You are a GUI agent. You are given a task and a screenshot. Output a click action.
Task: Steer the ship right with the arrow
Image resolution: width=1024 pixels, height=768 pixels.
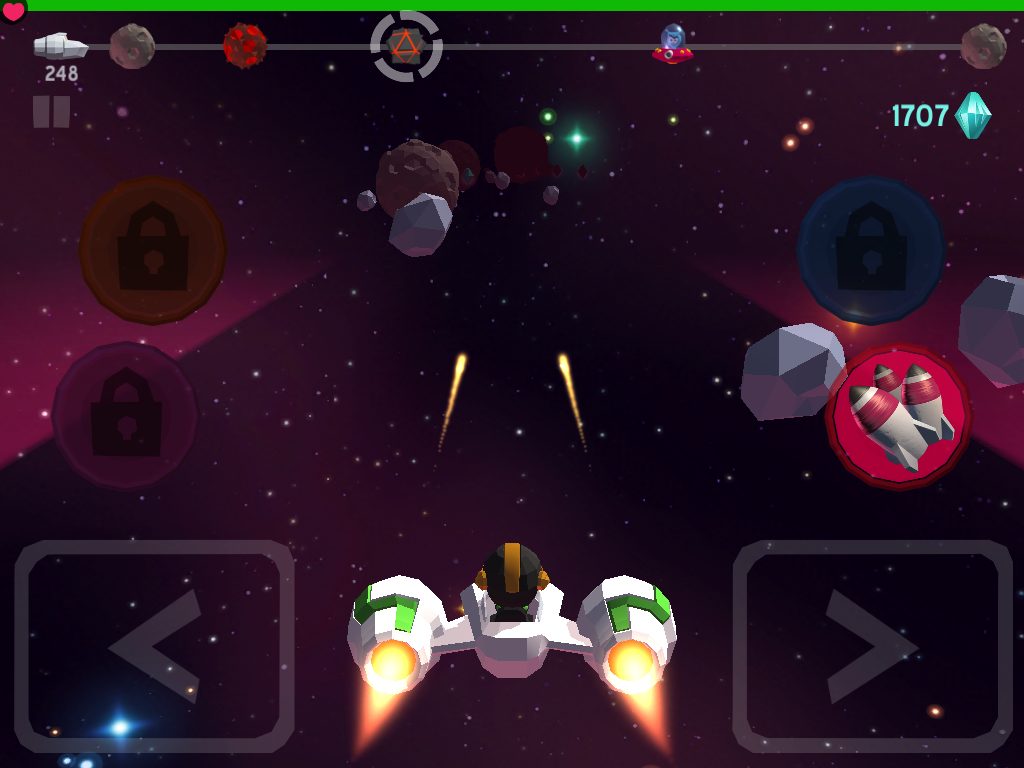872,646
